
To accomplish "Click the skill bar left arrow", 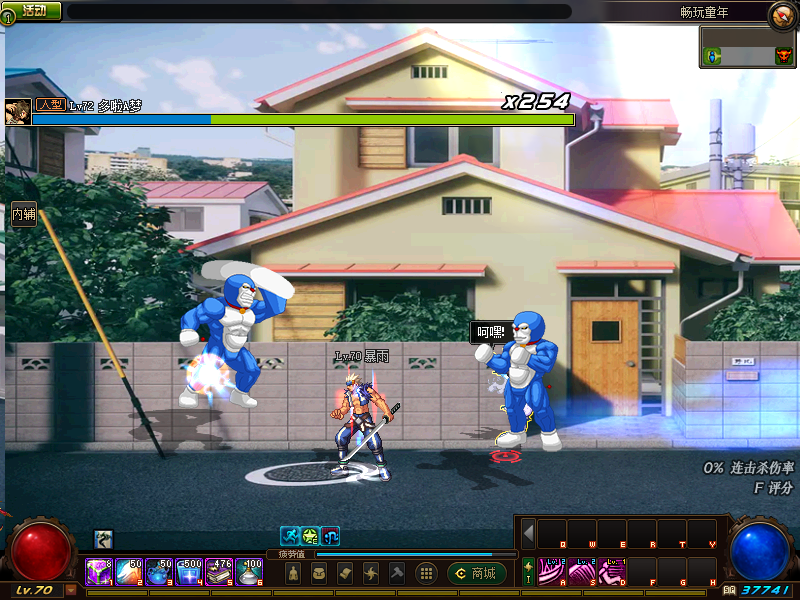I will click(x=528, y=533).
